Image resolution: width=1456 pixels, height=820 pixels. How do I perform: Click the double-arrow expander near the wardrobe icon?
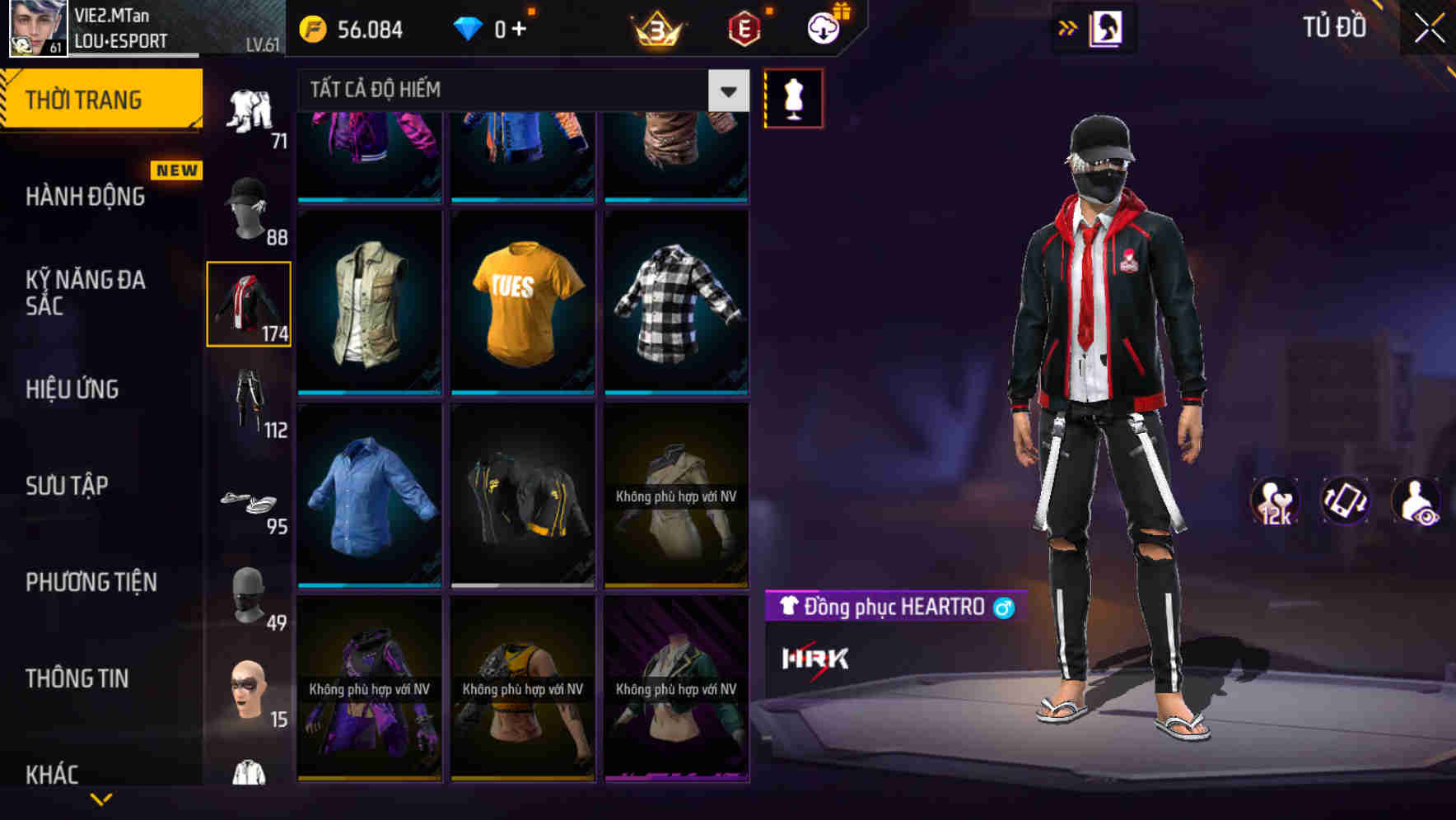coord(1066,27)
